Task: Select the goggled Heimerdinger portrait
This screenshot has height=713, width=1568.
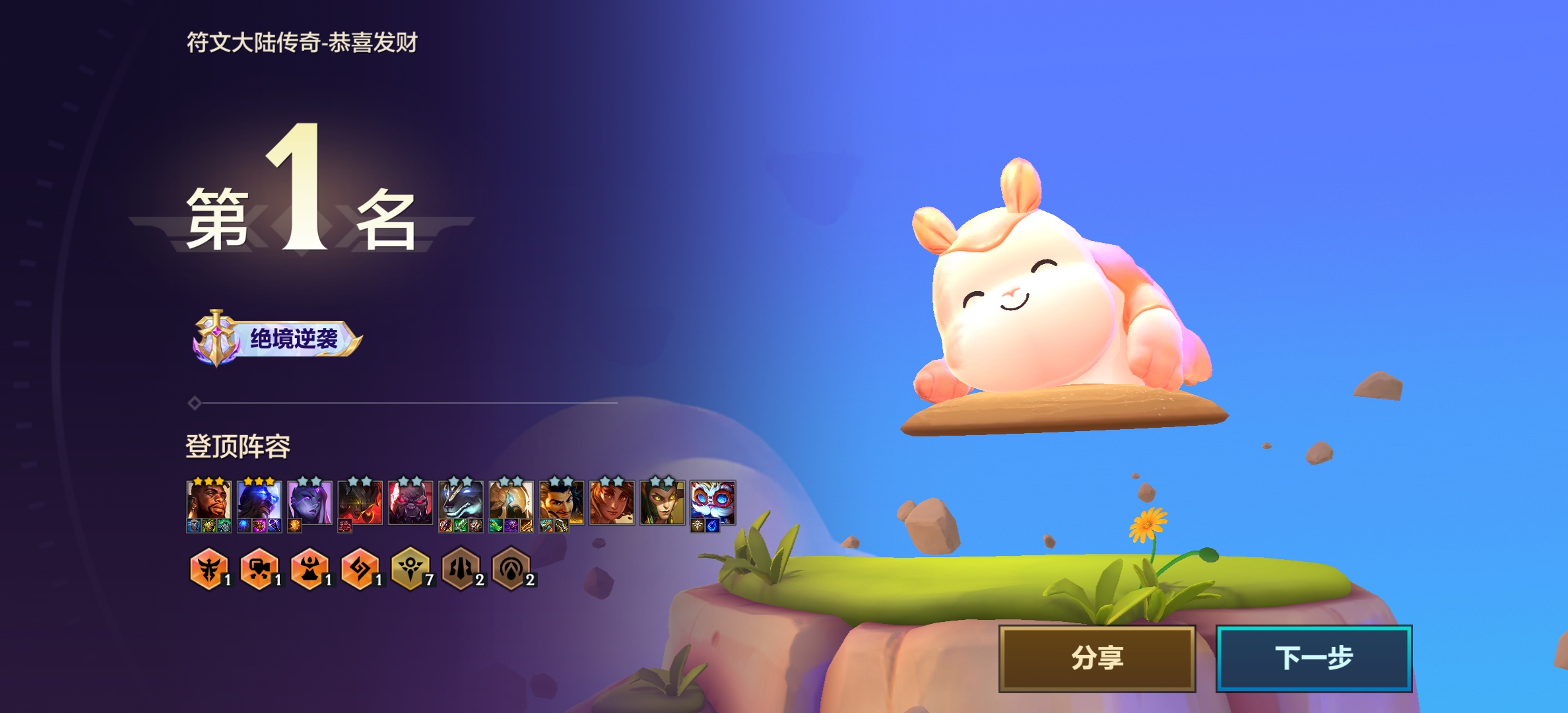Action: tap(712, 502)
